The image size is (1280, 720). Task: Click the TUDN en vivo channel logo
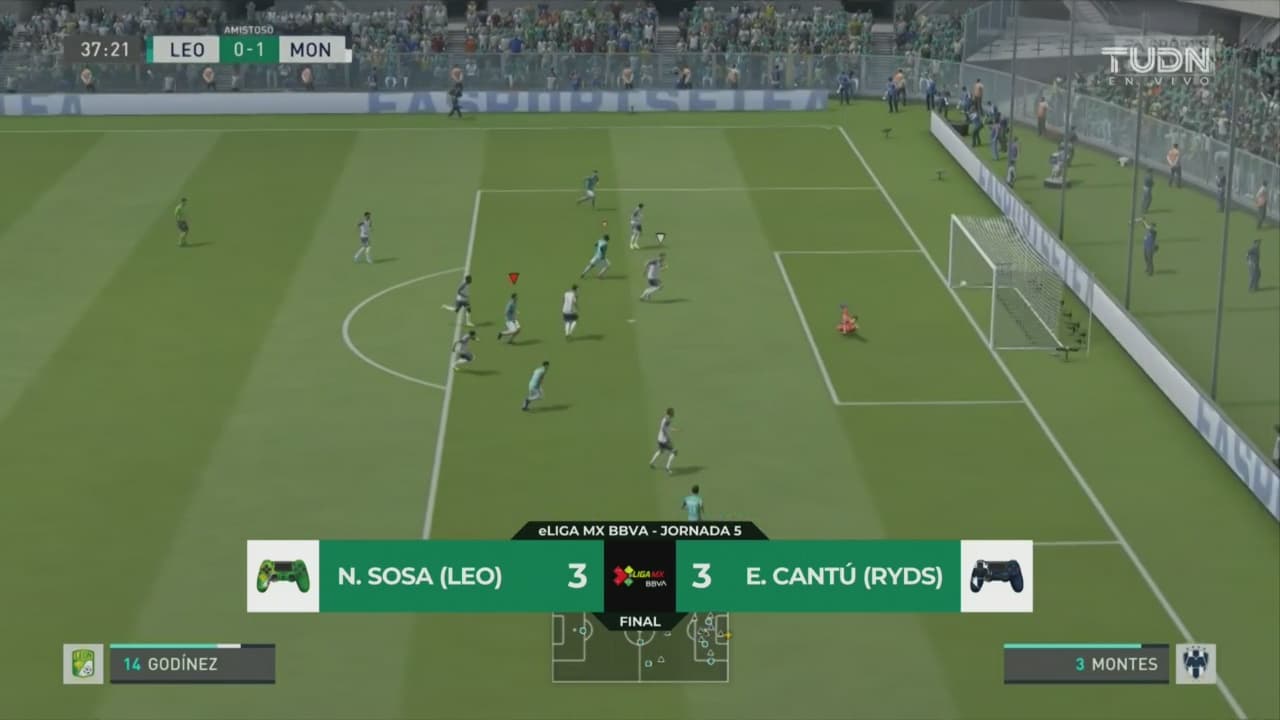tap(1157, 63)
